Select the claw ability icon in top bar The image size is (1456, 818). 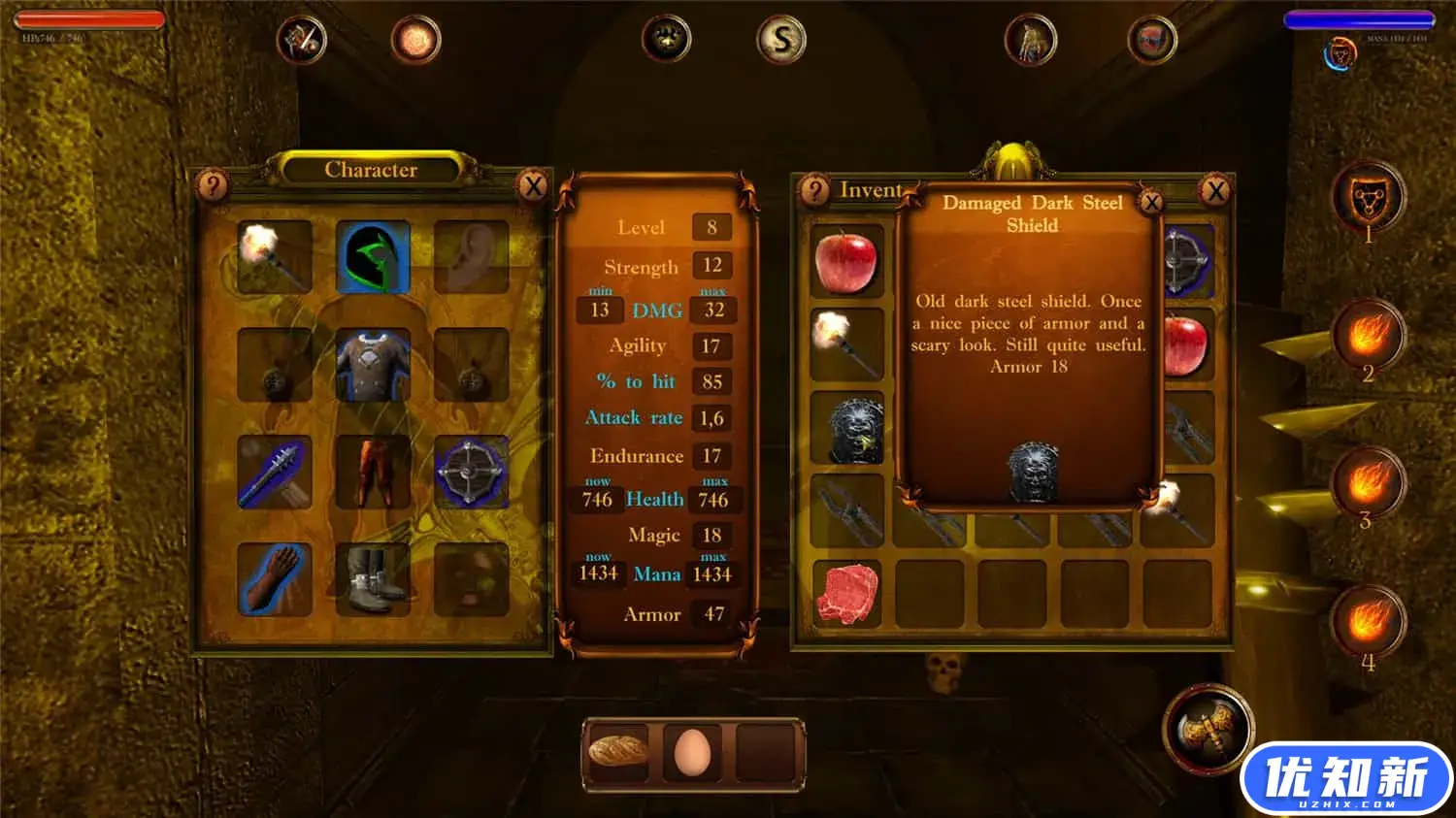668,39
